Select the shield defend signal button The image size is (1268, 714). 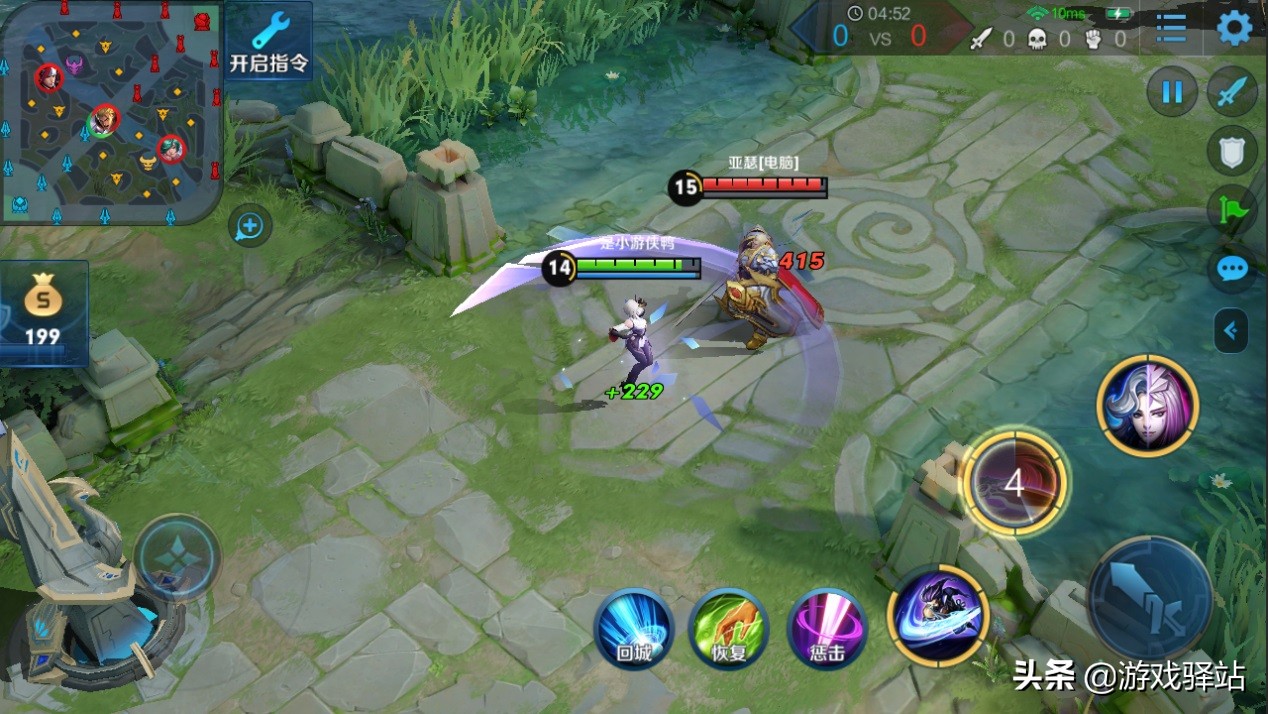point(1232,151)
